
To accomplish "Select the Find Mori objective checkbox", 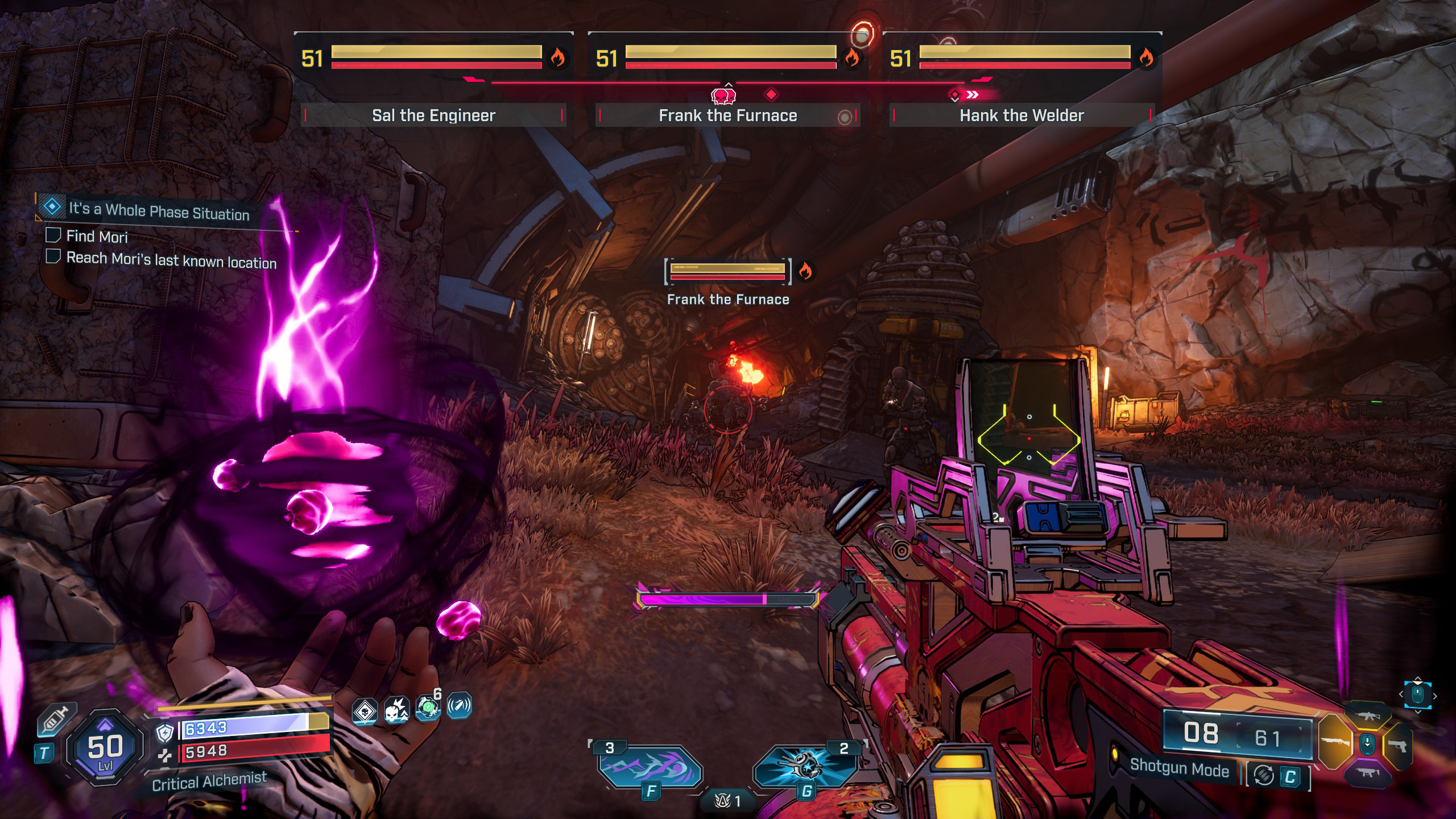I will coord(53,235).
